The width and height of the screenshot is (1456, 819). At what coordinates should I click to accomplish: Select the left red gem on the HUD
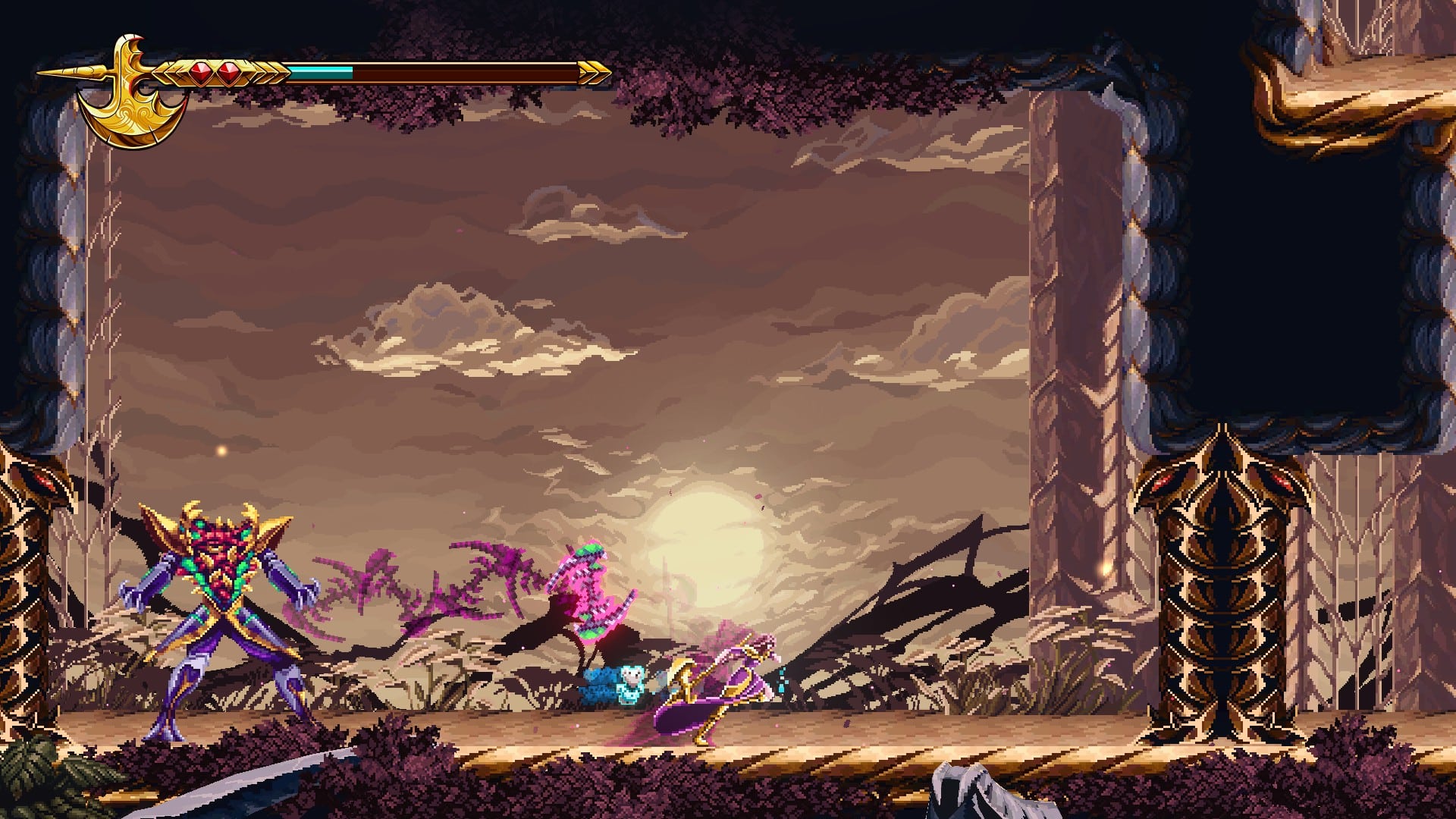[x=199, y=71]
